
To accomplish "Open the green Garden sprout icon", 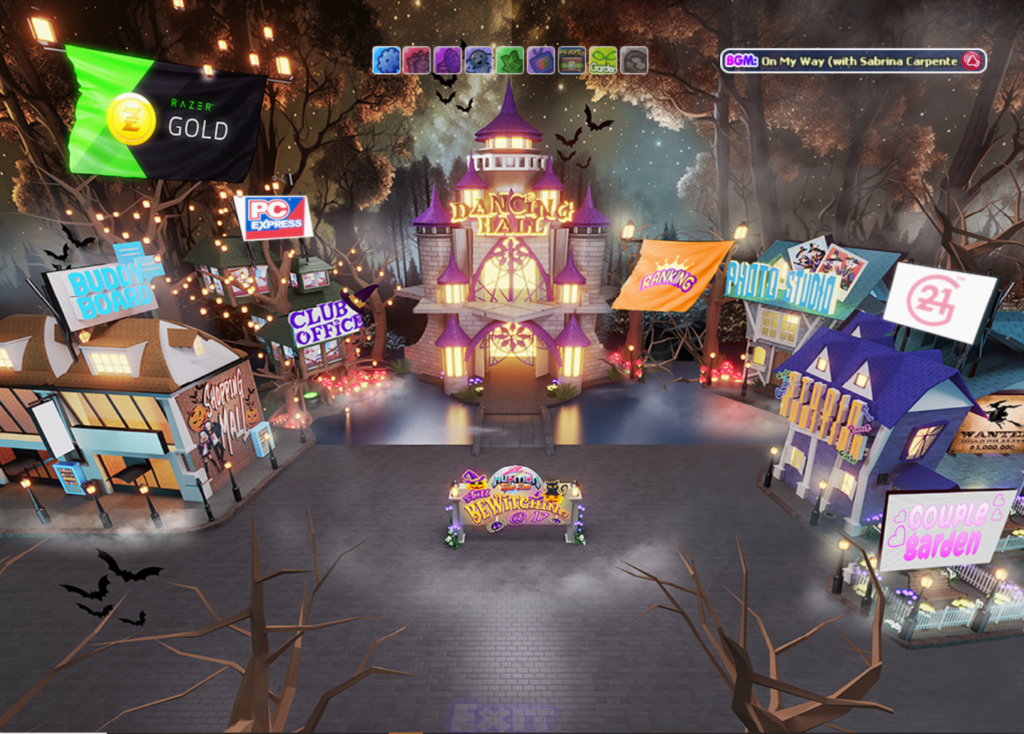I will (603, 60).
